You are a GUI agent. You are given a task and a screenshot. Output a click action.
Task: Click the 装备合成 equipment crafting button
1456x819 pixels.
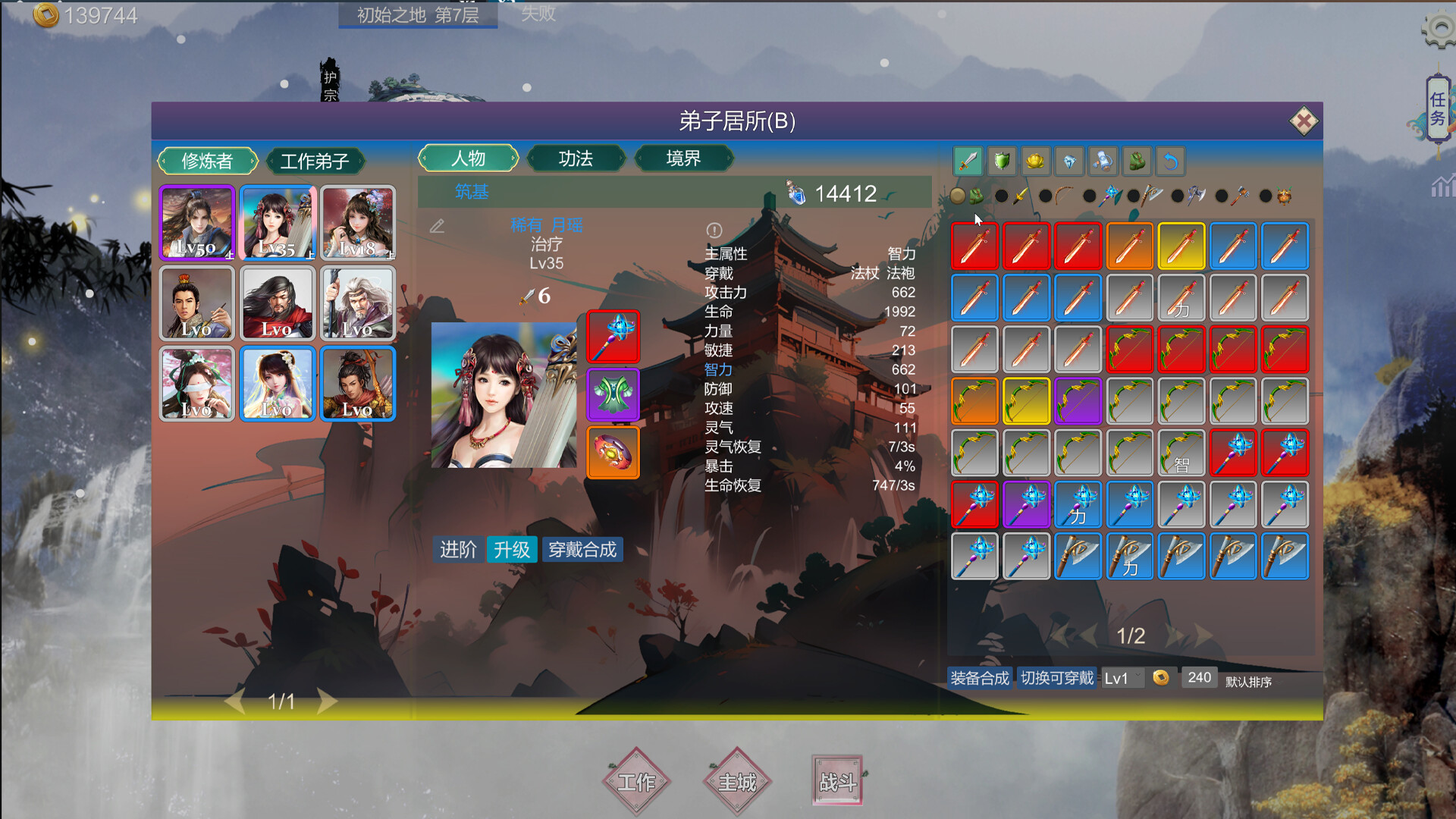[x=979, y=676]
